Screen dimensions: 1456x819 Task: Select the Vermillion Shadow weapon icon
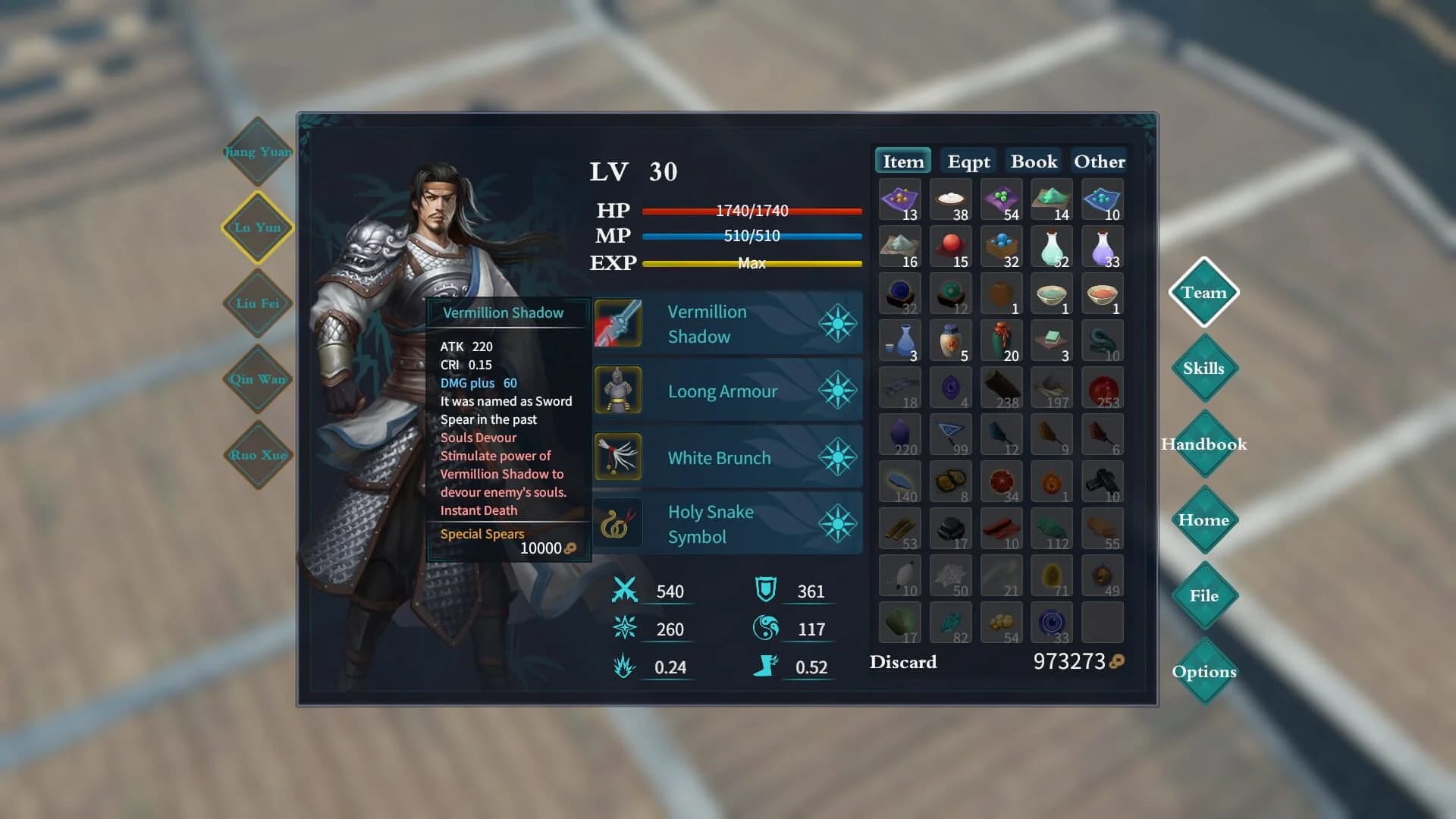(x=618, y=322)
